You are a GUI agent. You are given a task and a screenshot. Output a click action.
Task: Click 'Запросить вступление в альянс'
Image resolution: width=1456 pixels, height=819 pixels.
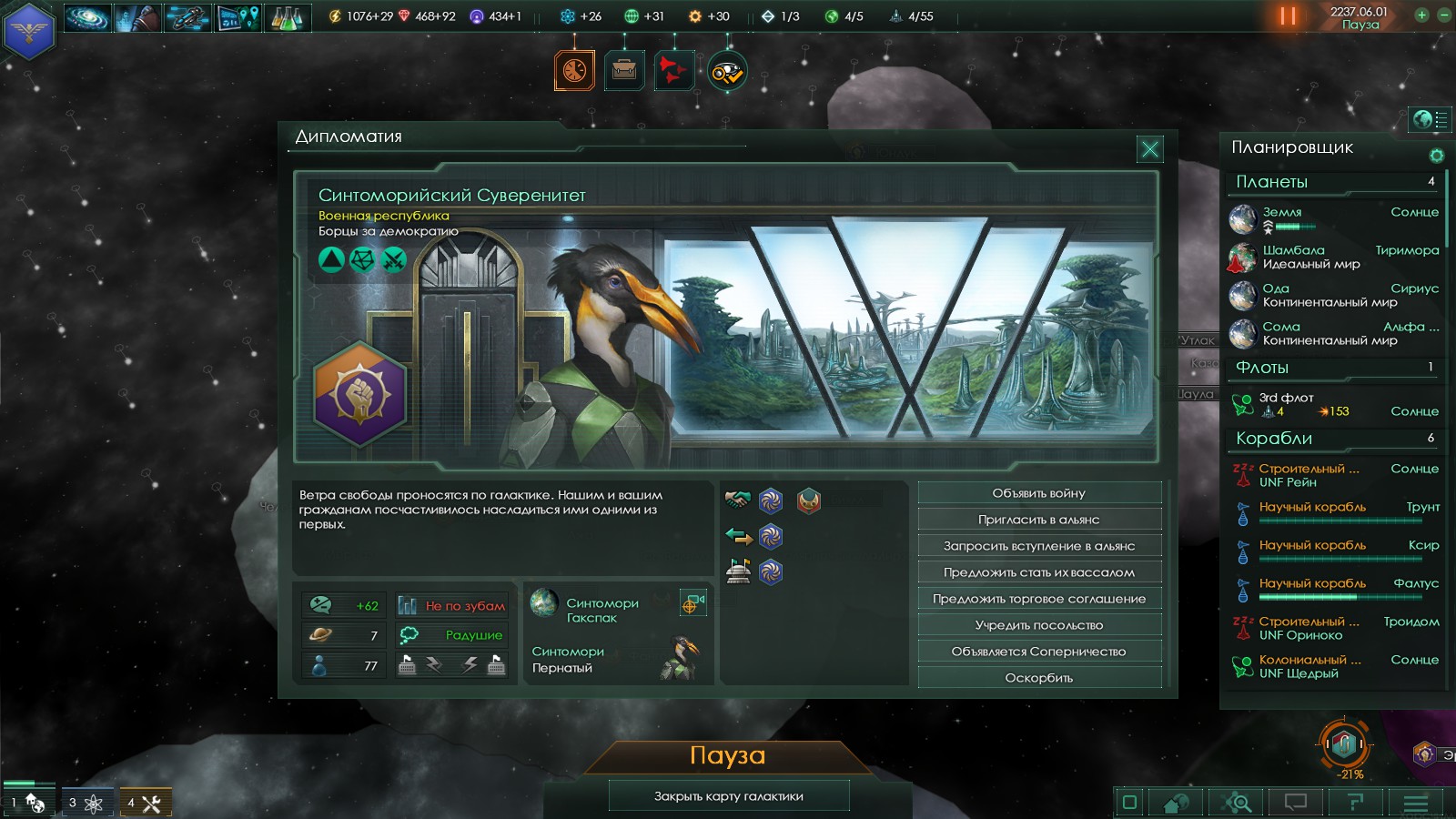pyautogui.click(x=1039, y=546)
